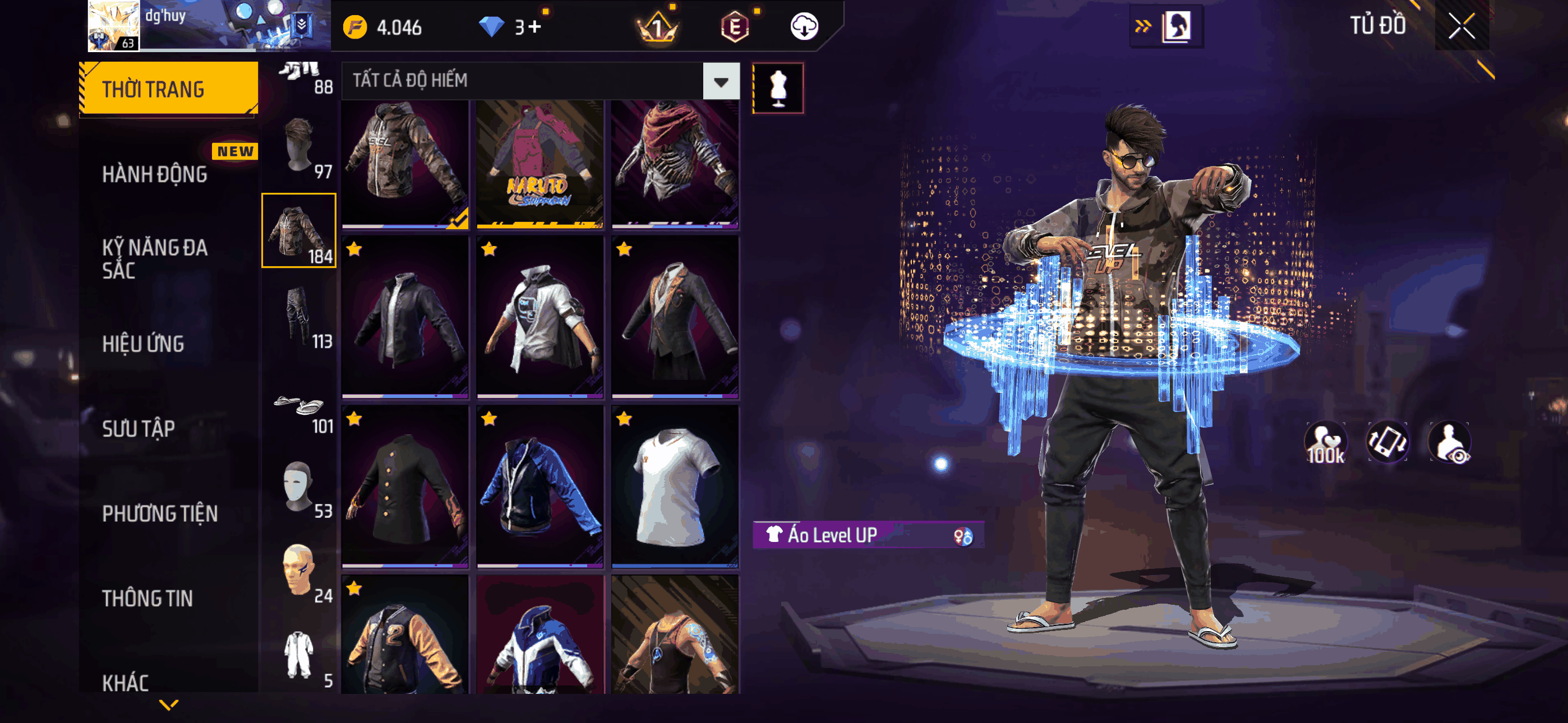Choose the plain white t-shirt item
Image resolution: width=1568 pixels, height=723 pixels.
click(675, 487)
